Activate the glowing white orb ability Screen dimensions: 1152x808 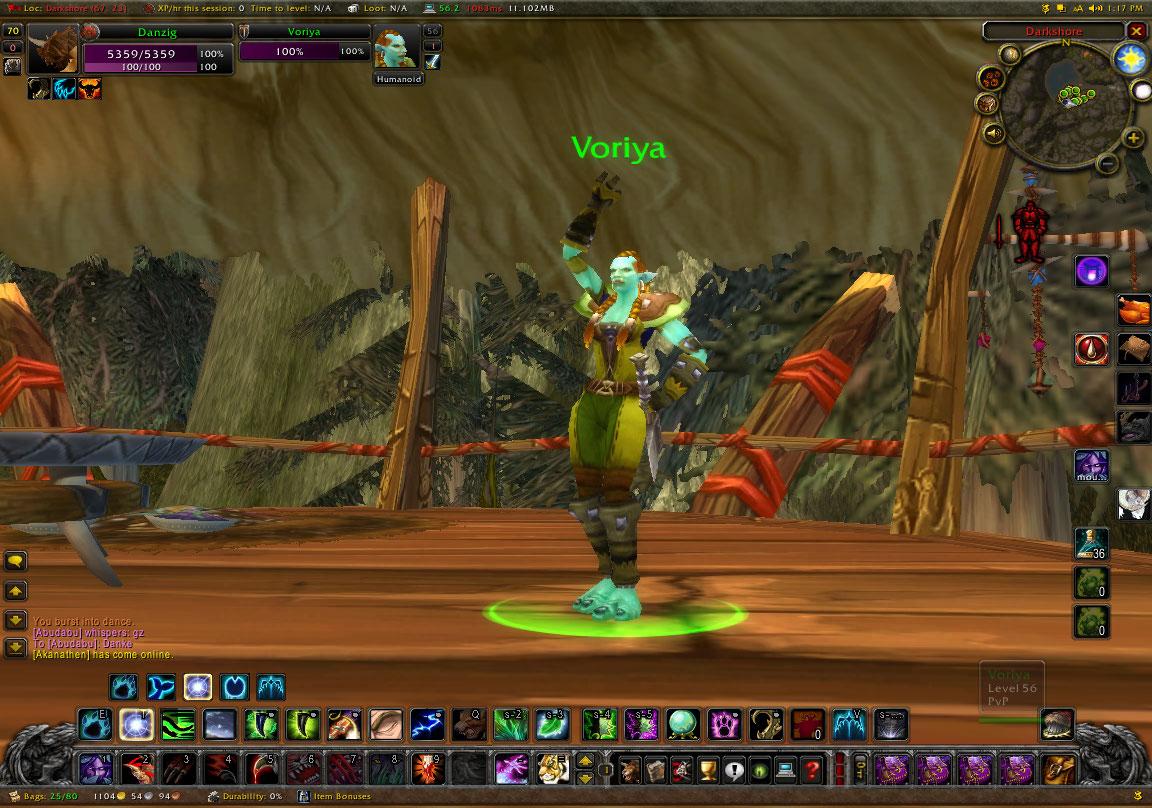pos(136,723)
